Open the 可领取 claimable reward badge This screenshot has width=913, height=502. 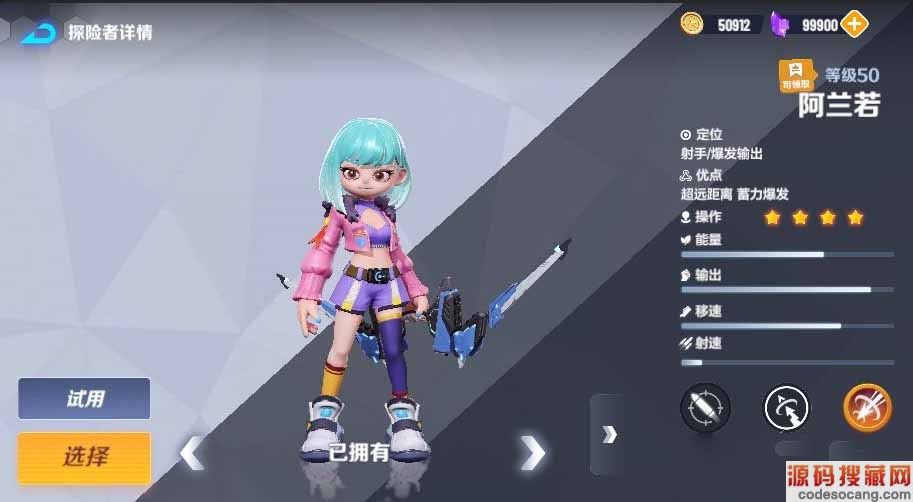pyautogui.click(x=797, y=75)
